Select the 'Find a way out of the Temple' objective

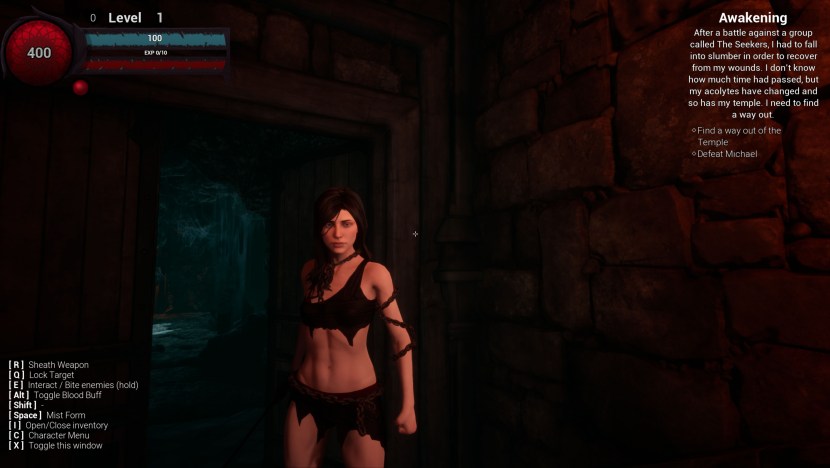pos(738,136)
